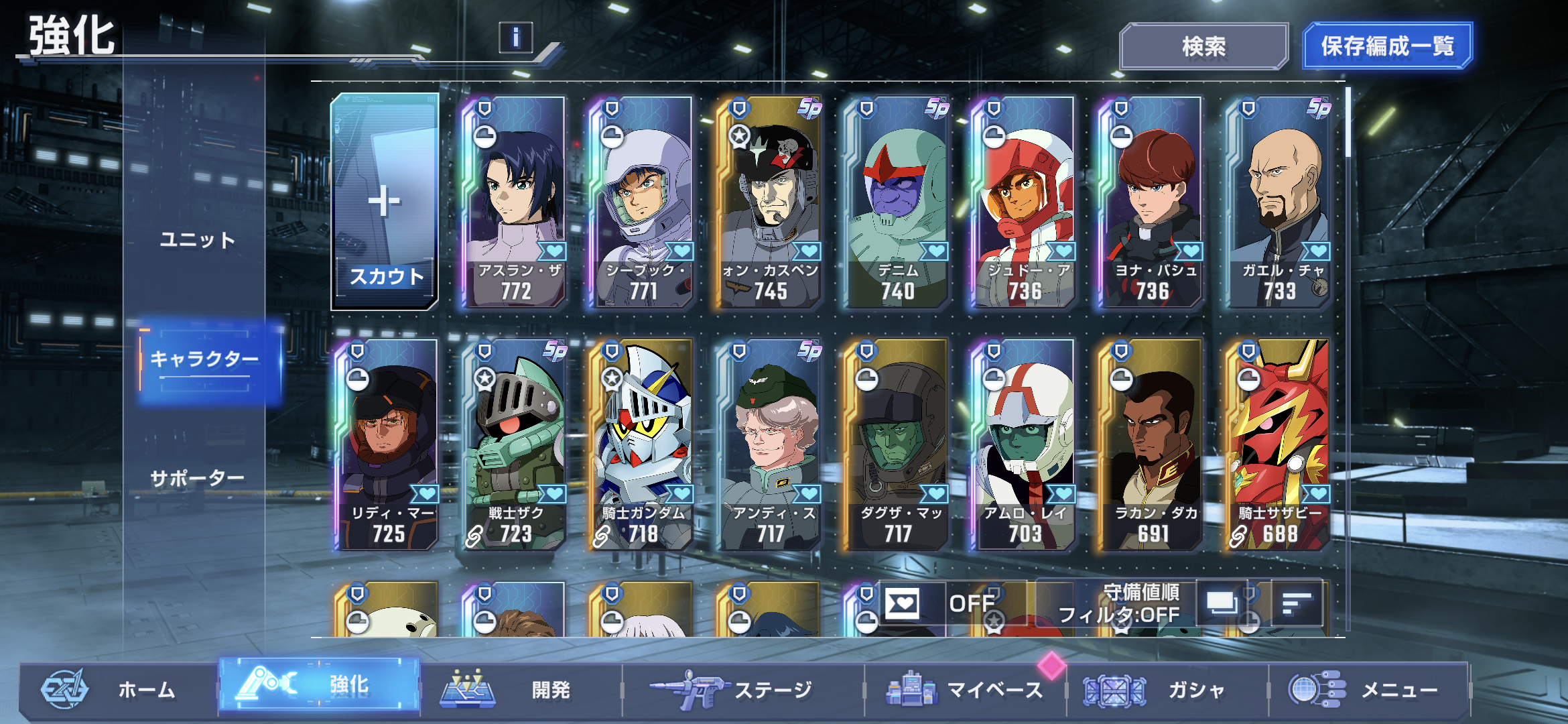Select the 騎士サザビー character card
The height and width of the screenshot is (724, 1568).
1279,445
